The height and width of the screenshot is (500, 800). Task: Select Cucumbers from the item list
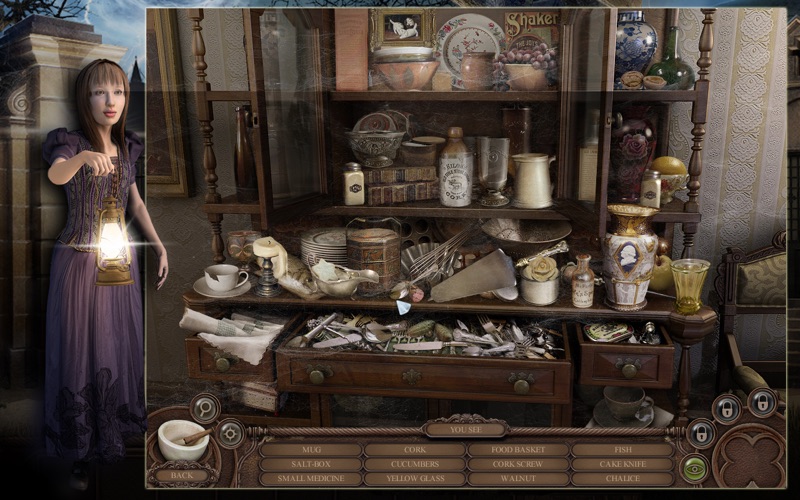click(414, 464)
